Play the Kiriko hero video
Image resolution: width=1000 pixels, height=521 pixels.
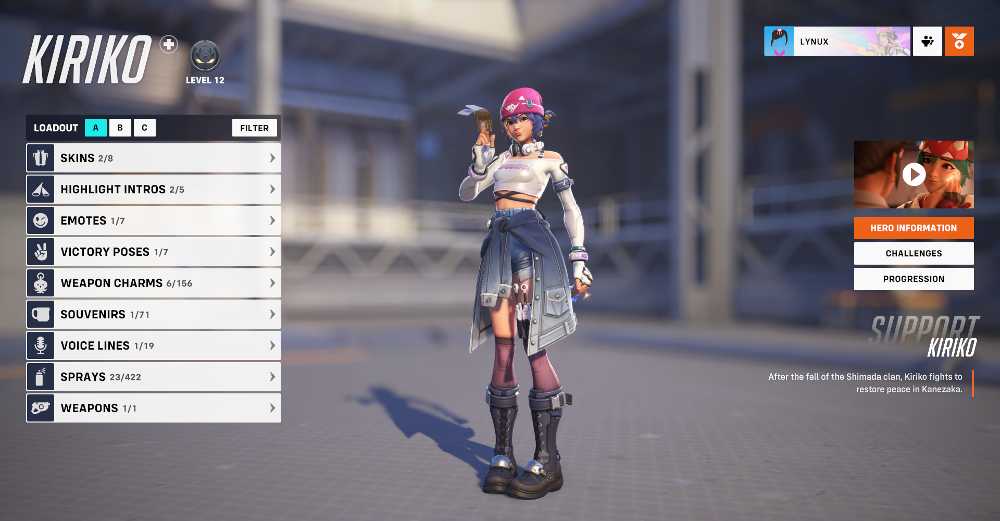click(913, 175)
